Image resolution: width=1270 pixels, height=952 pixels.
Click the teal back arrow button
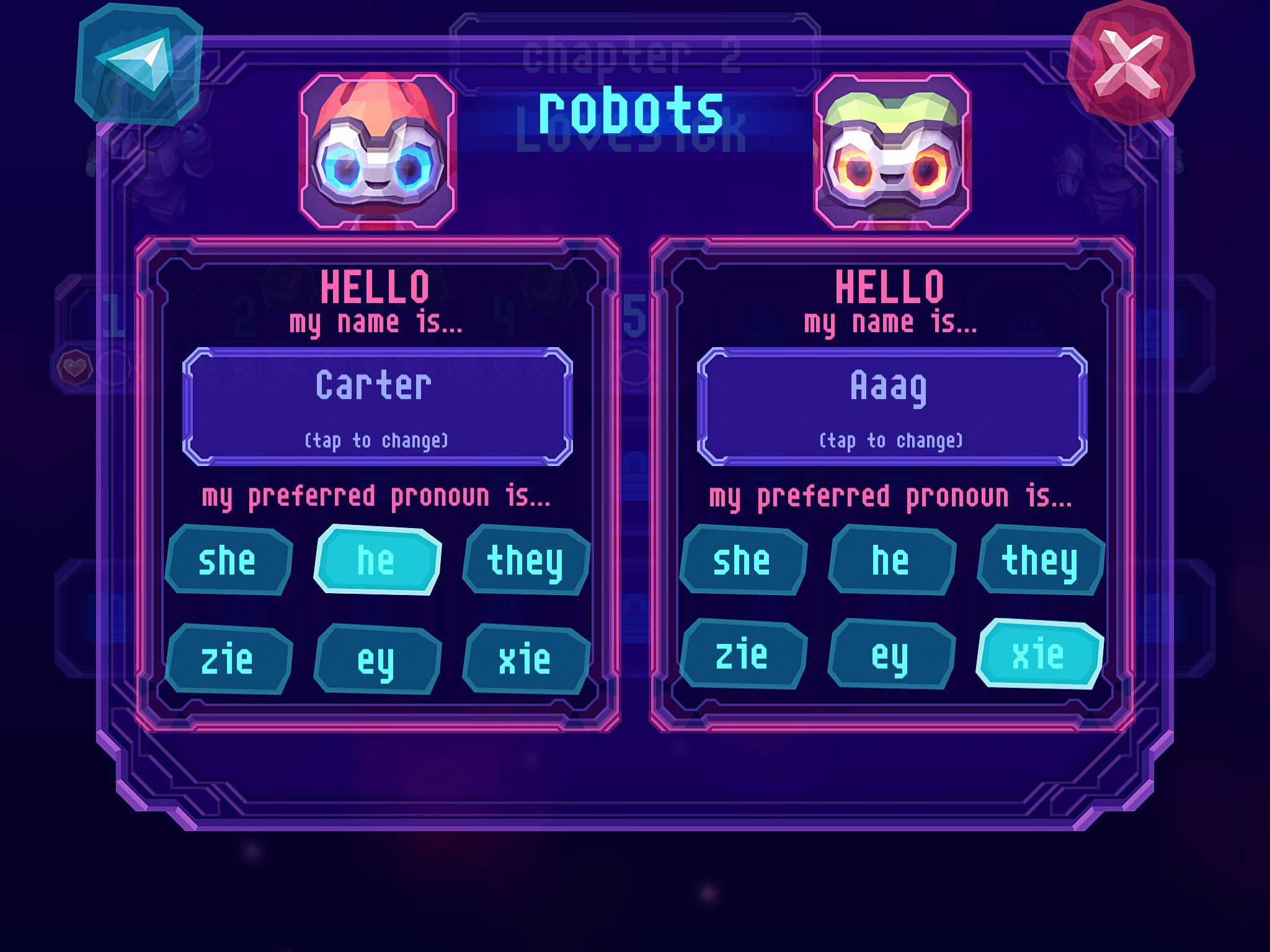click(x=138, y=65)
